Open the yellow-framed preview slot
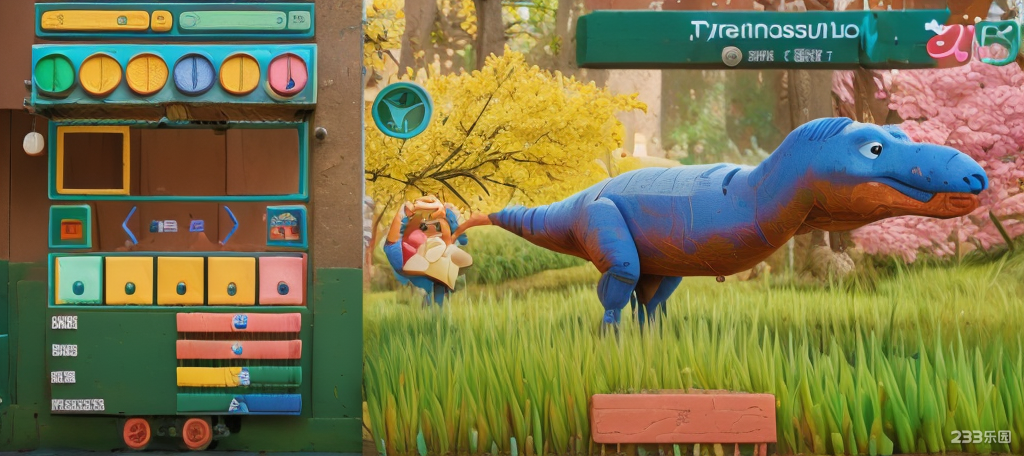This screenshot has width=1024, height=456. [93, 160]
